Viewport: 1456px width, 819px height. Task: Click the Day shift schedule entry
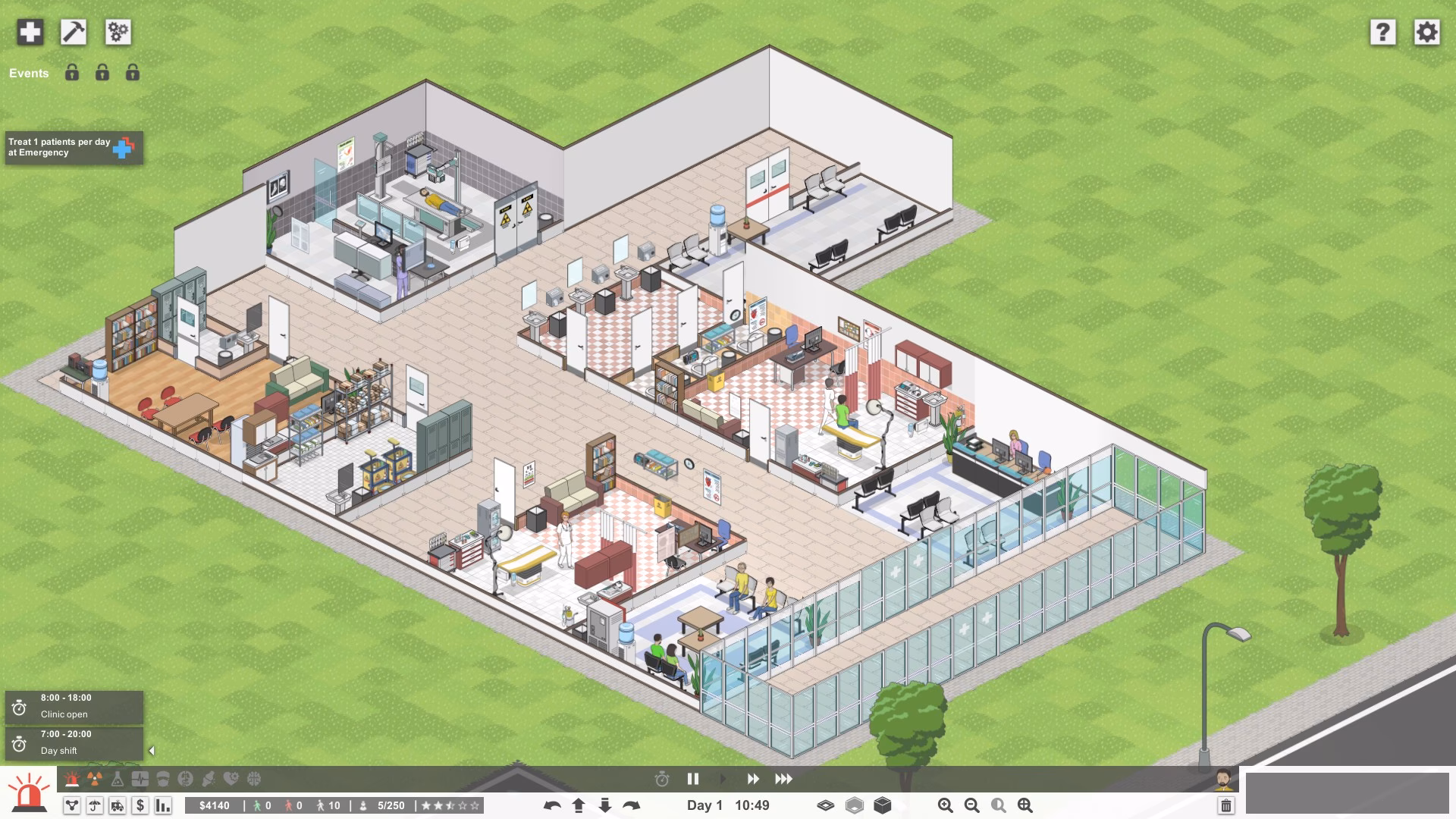tap(74, 743)
